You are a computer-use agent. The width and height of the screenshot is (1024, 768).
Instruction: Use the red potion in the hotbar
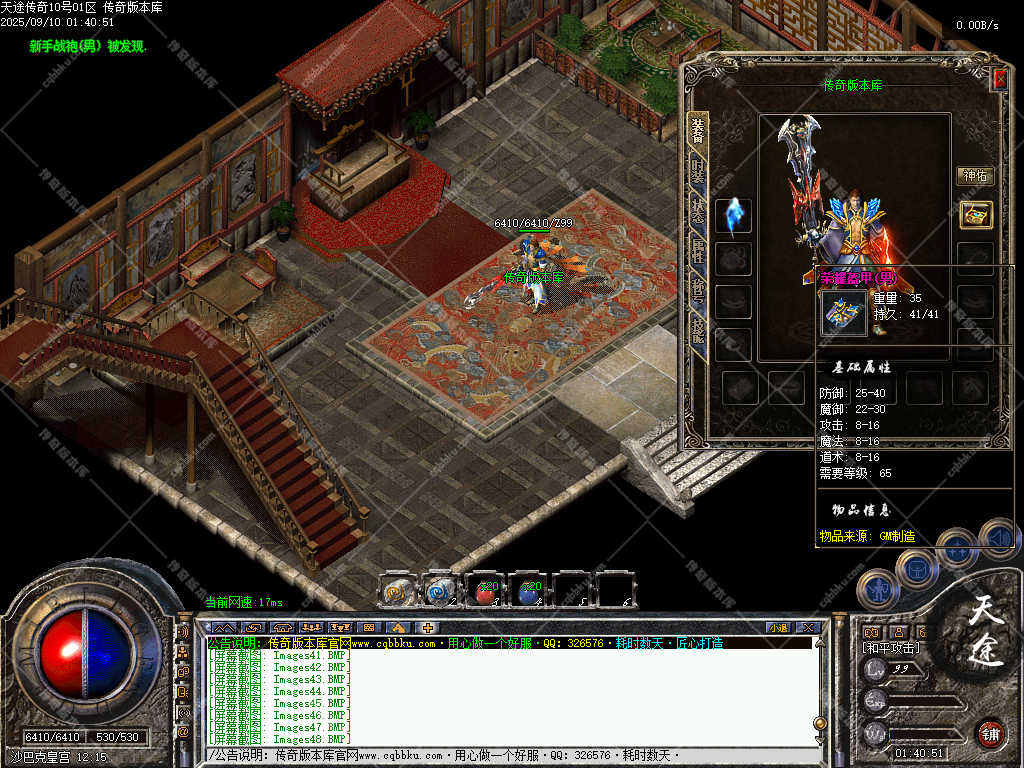click(x=486, y=590)
